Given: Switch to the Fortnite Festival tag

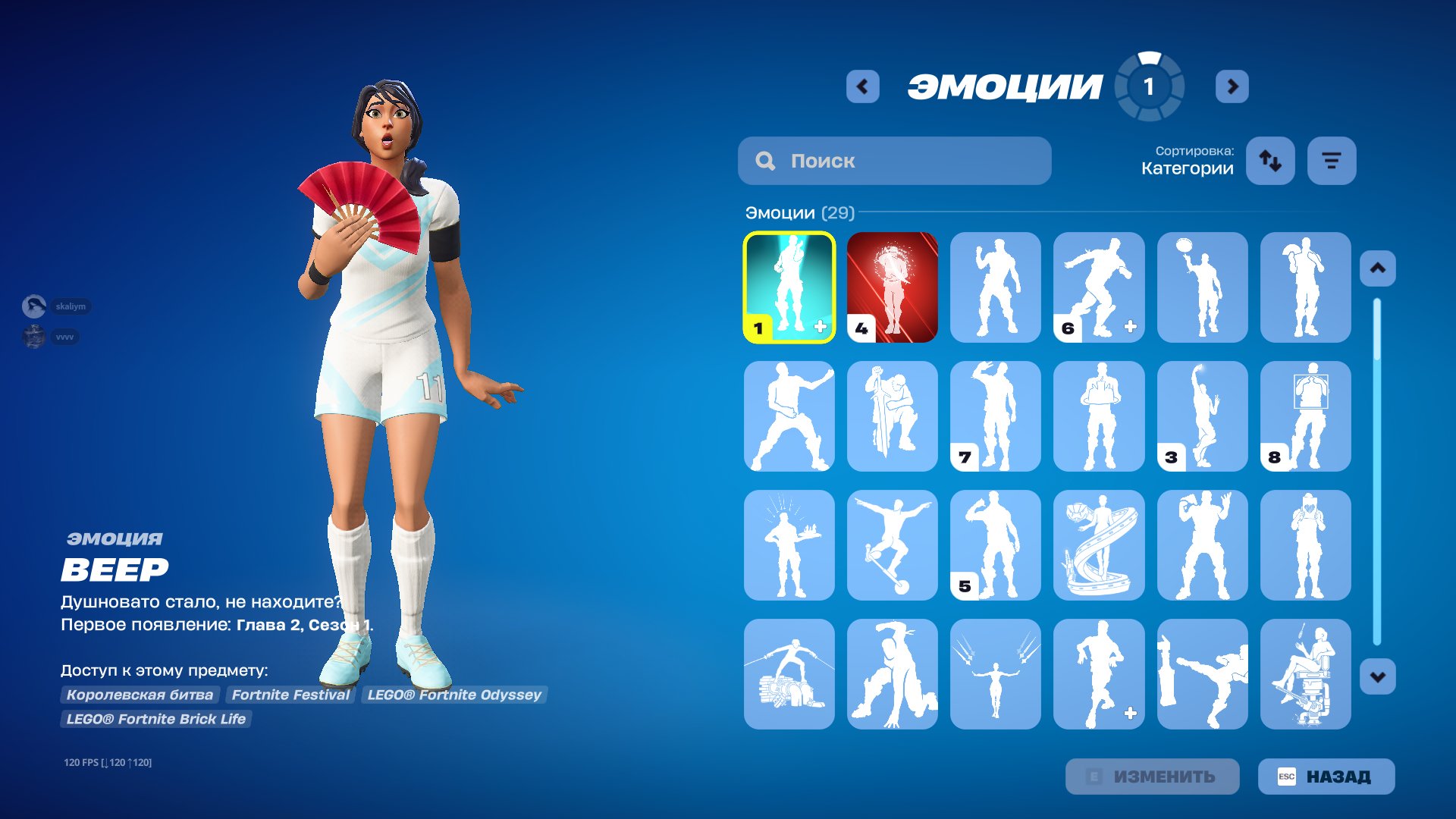Looking at the screenshot, I should (x=291, y=695).
